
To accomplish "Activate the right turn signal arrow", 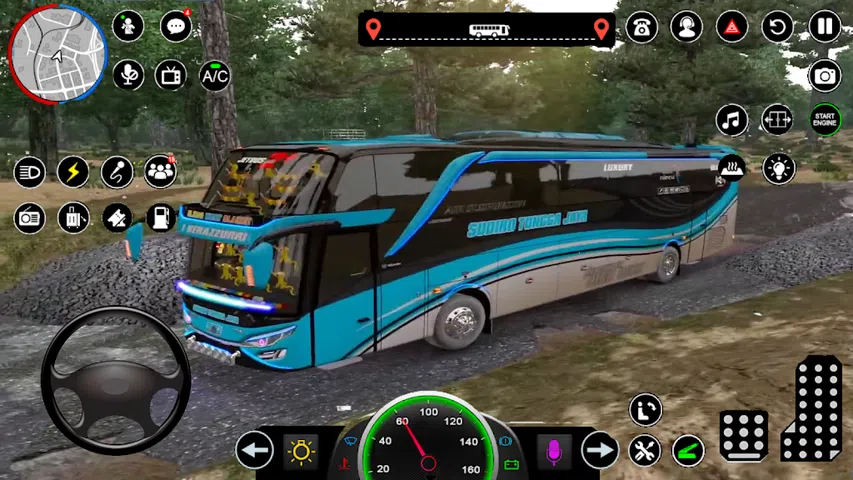I will pos(600,450).
